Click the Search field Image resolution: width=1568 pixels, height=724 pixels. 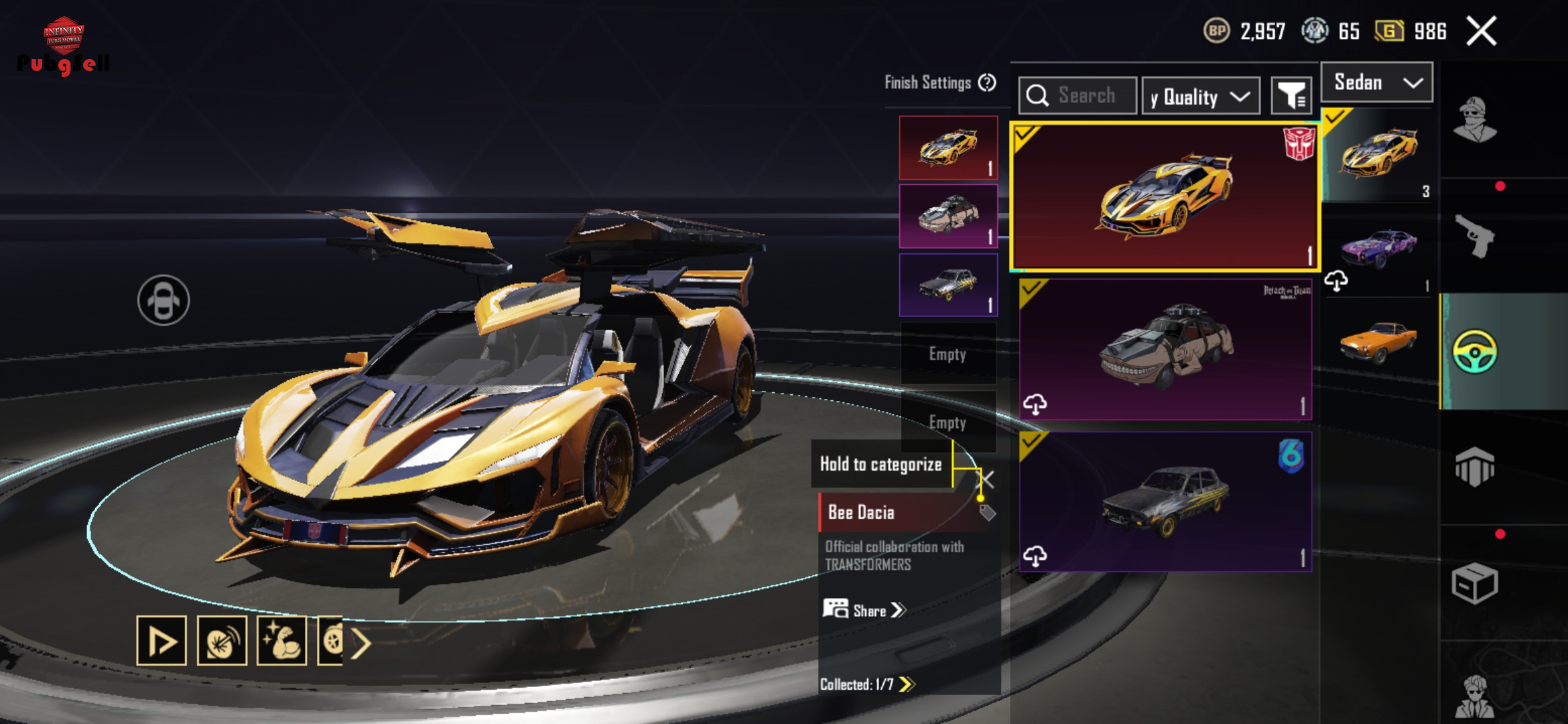point(1077,96)
